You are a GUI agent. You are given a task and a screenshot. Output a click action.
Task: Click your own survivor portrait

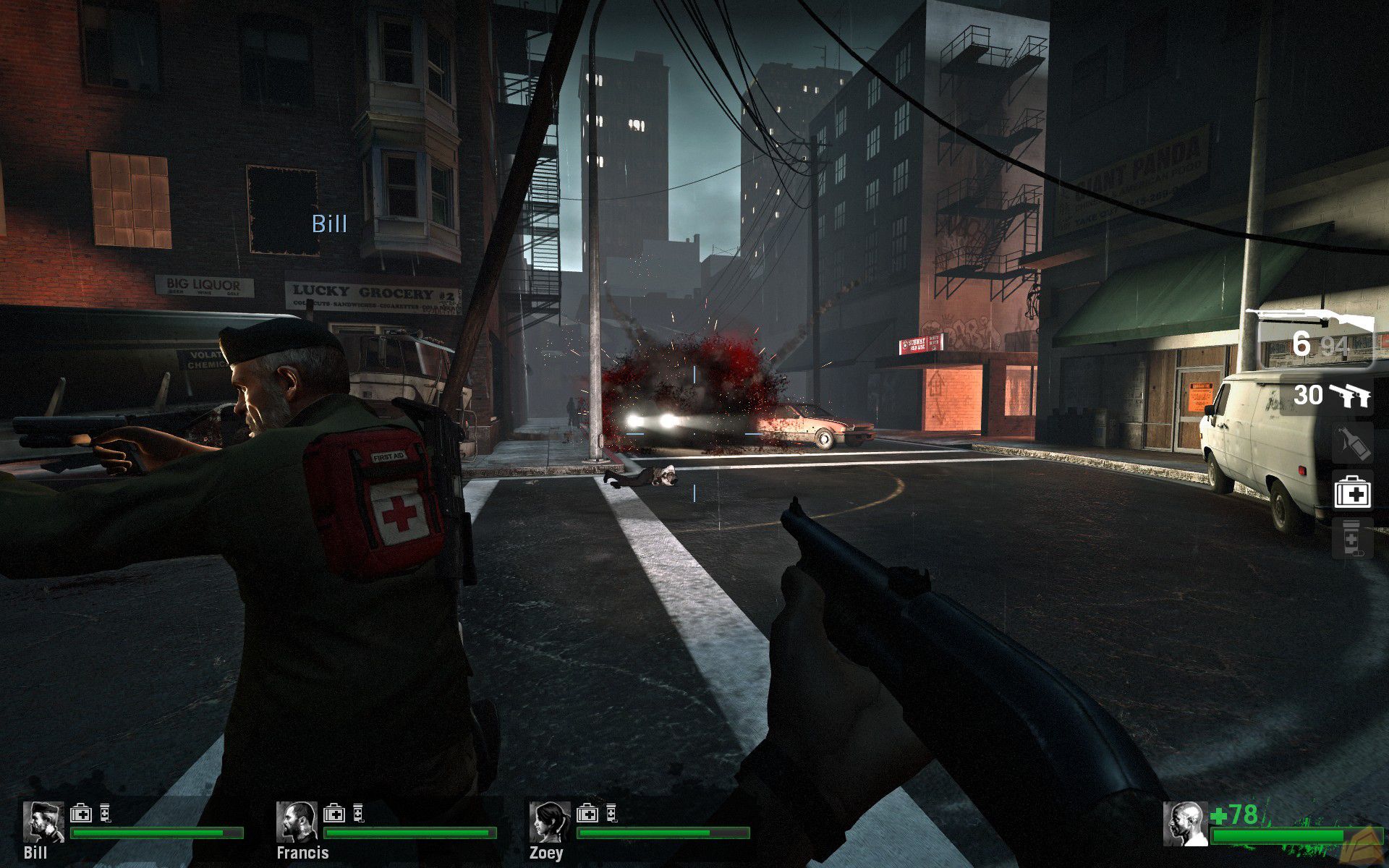(x=1185, y=823)
